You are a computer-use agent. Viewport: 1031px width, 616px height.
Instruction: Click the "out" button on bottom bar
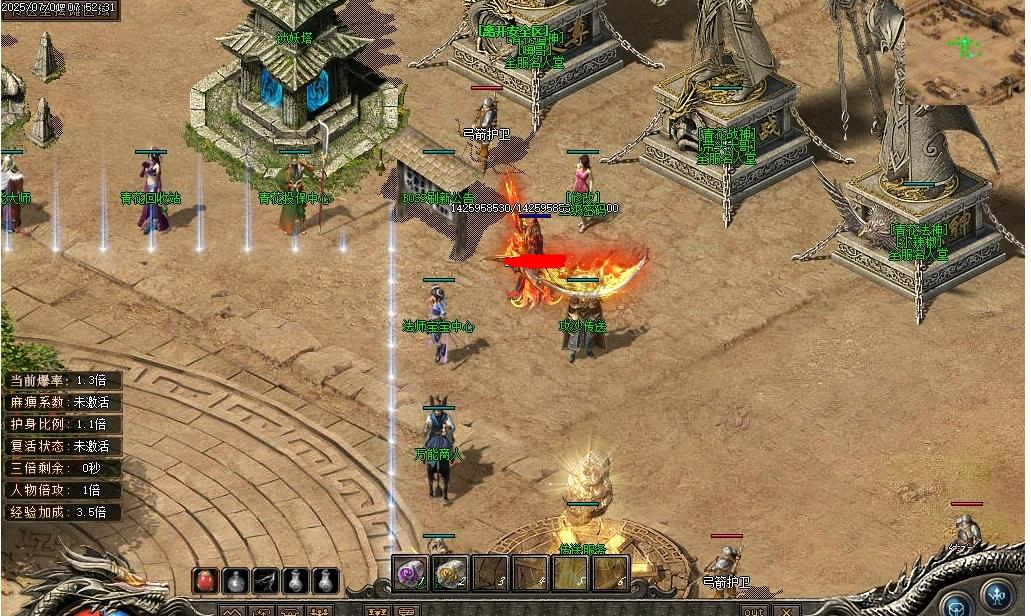(754, 610)
